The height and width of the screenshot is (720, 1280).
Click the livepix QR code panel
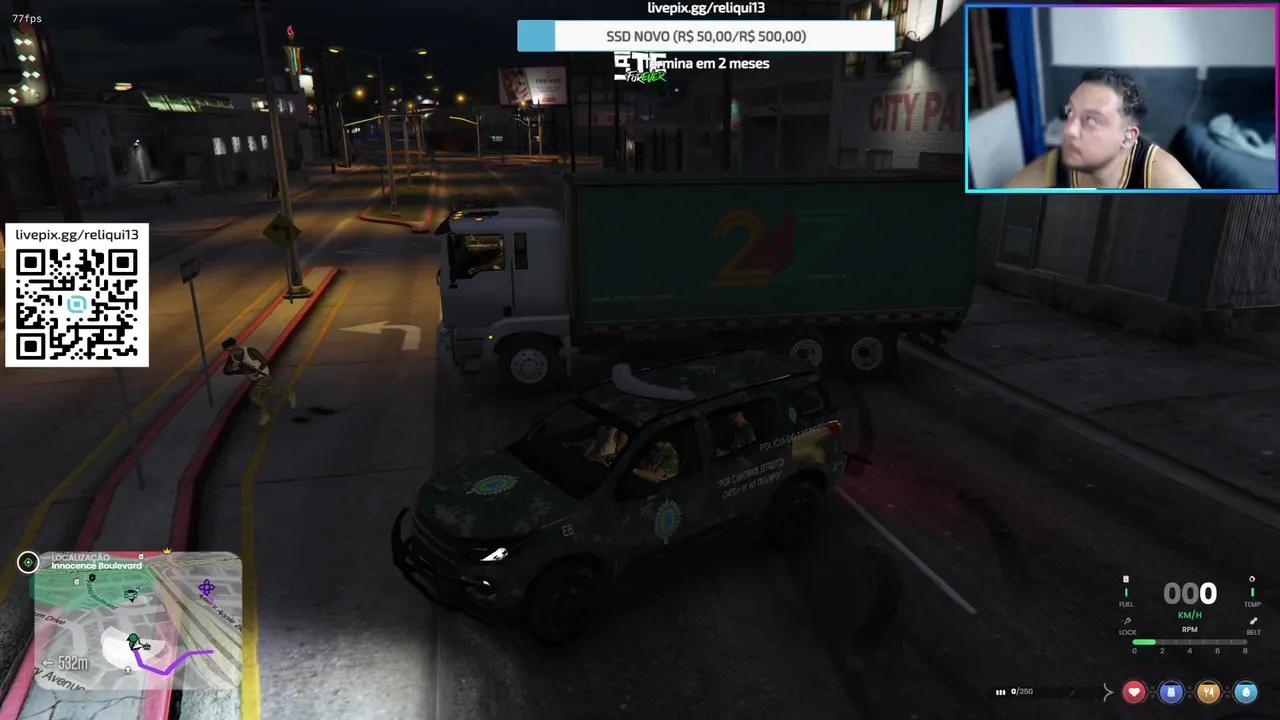[77, 295]
